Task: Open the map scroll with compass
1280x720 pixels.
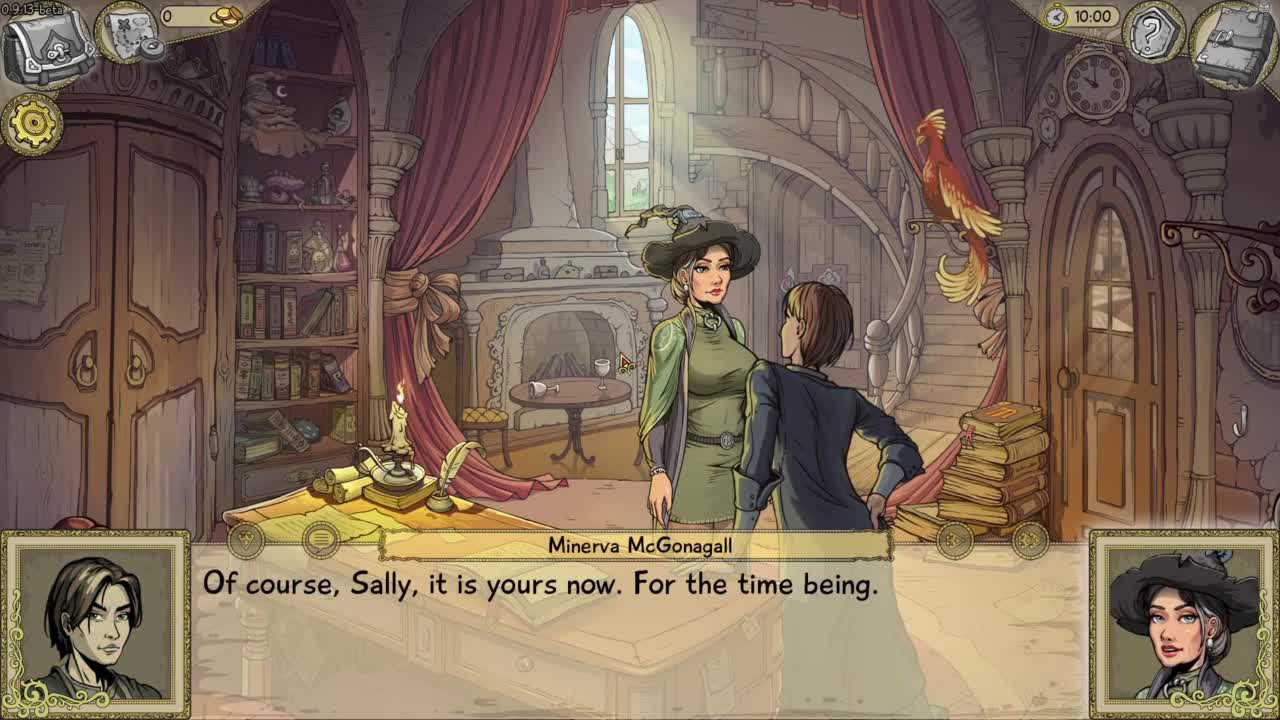Action: tap(127, 35)
